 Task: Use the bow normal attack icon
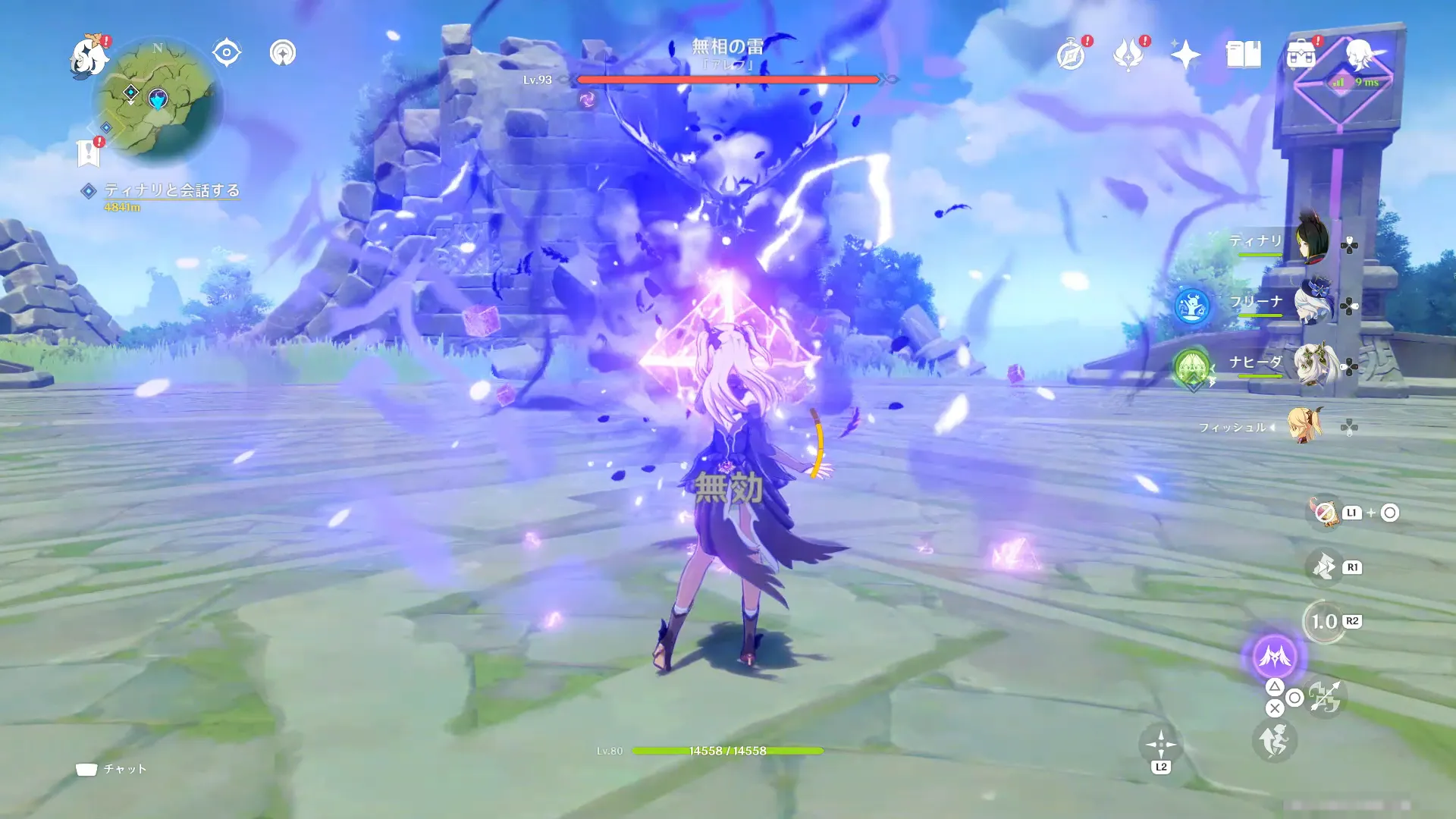pos(1324,698)
